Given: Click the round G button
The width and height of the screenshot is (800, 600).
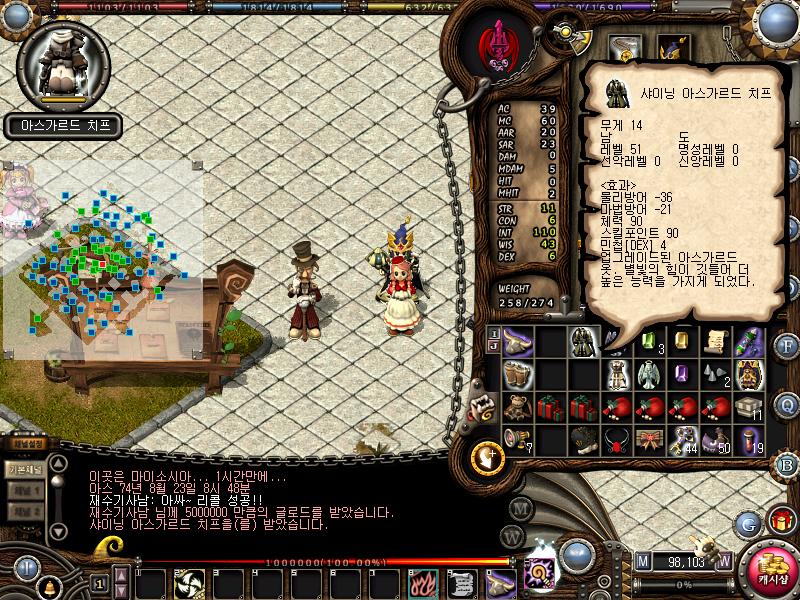Looking at the screenshot, I should point(747,523).
